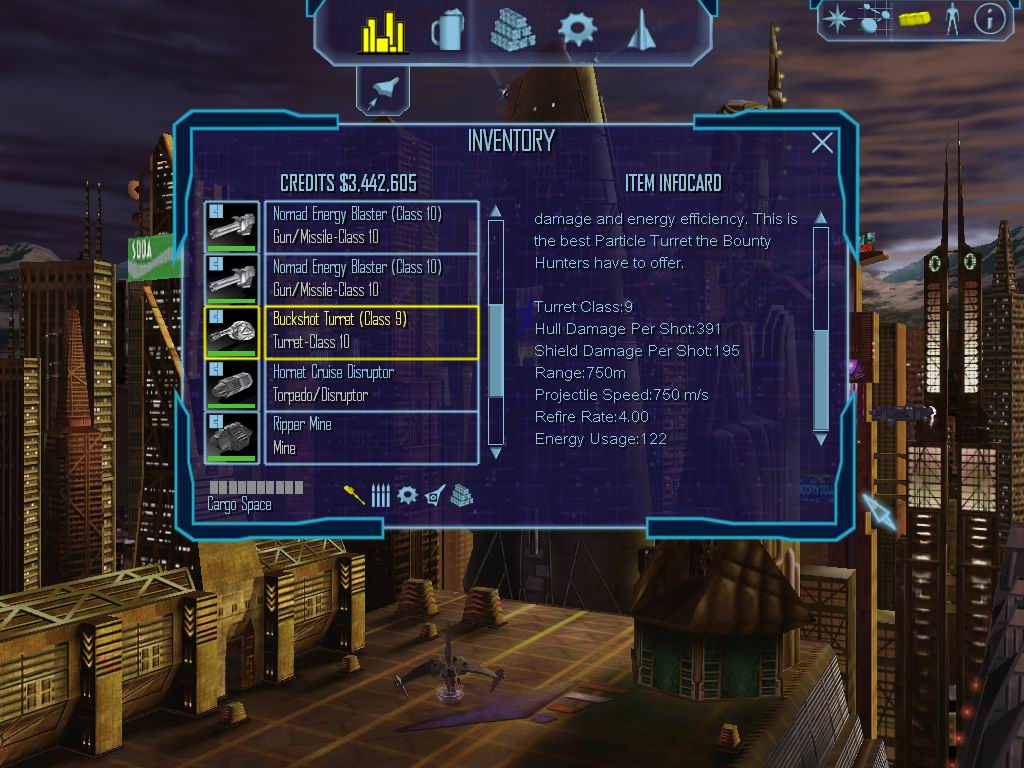Close the Inventory window

(822, 143)
